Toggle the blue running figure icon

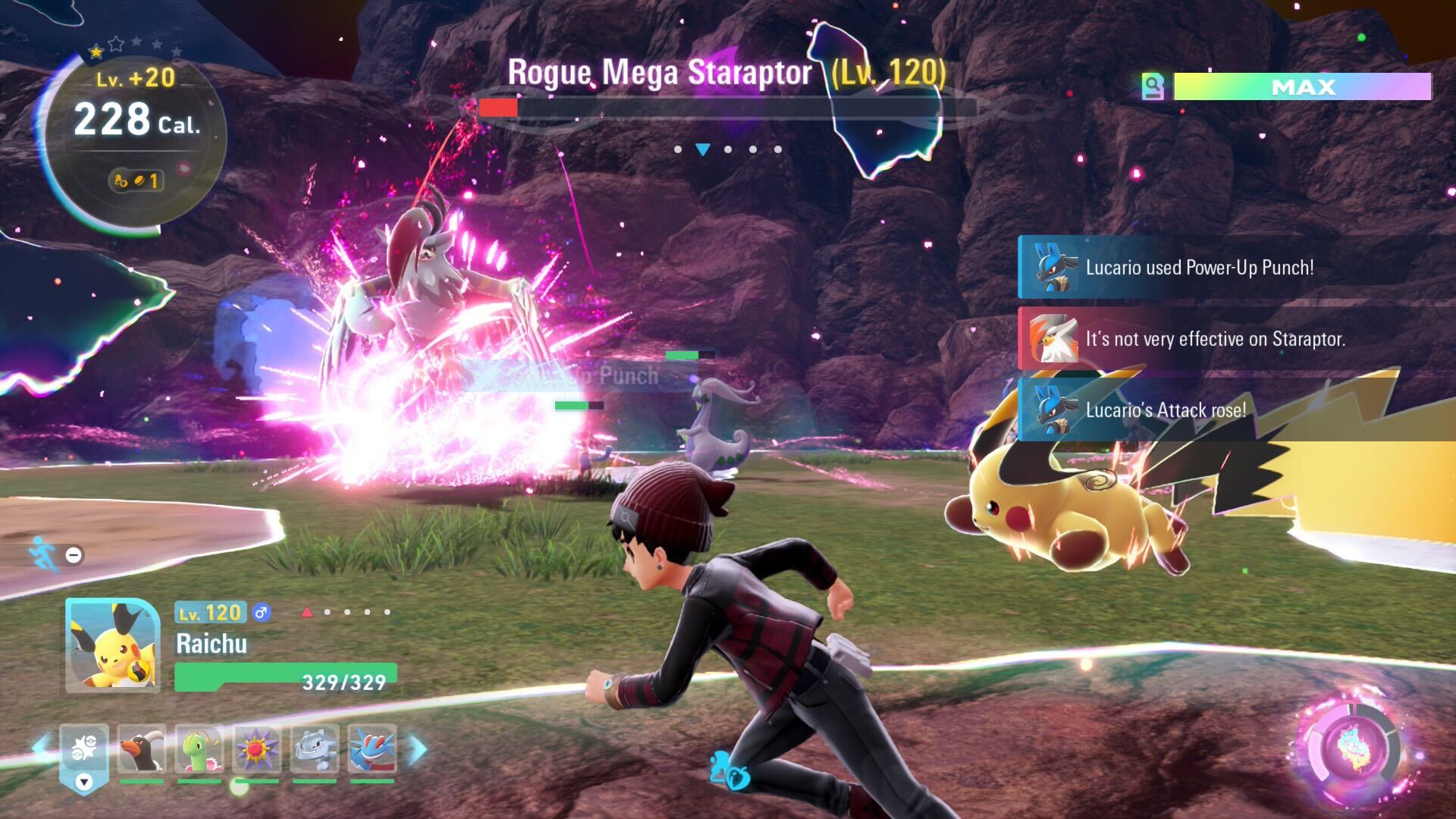click(x=43, y=554)
